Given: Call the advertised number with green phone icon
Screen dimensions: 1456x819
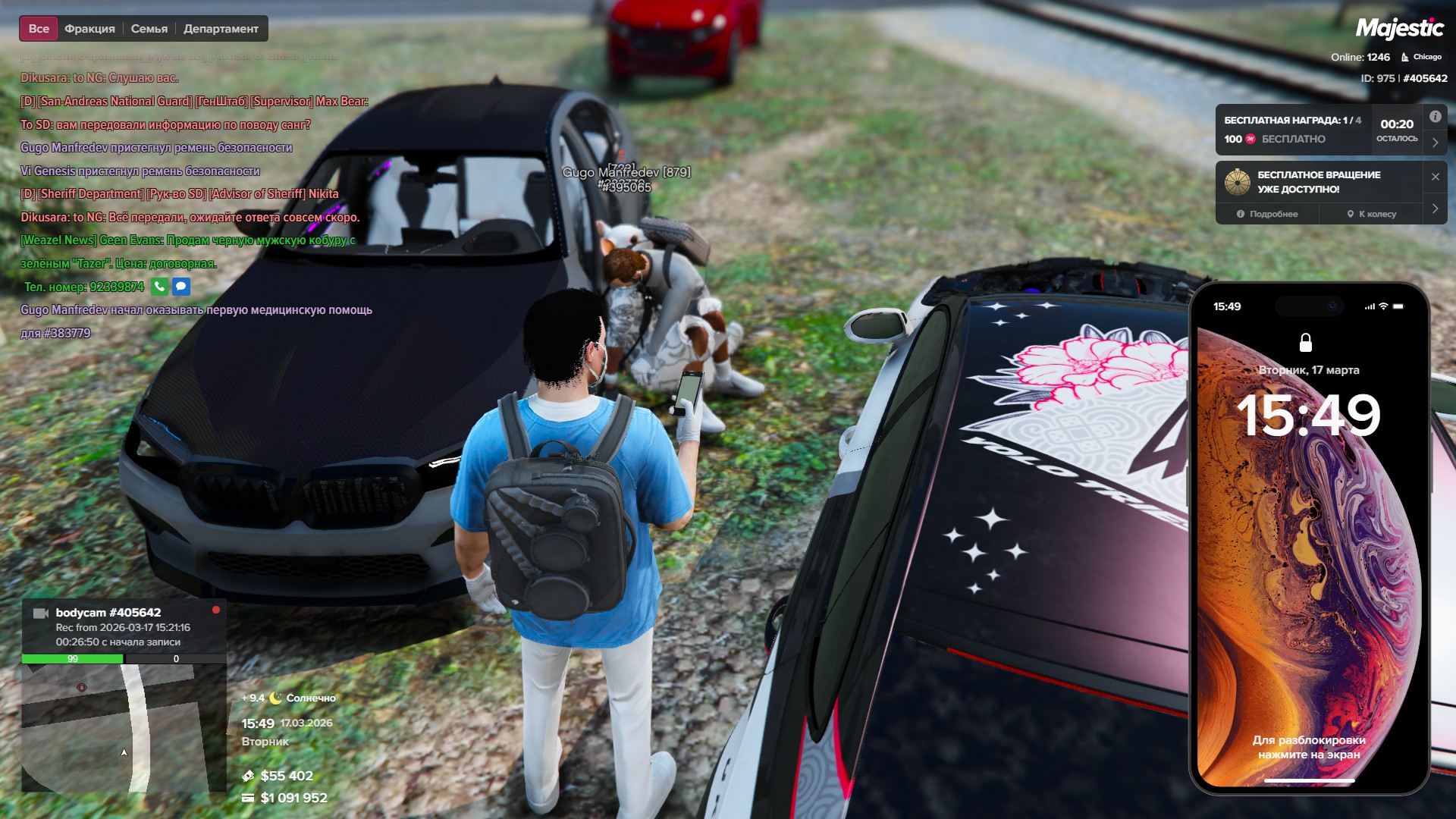Looking at the screenshot, I should point(159,287).
